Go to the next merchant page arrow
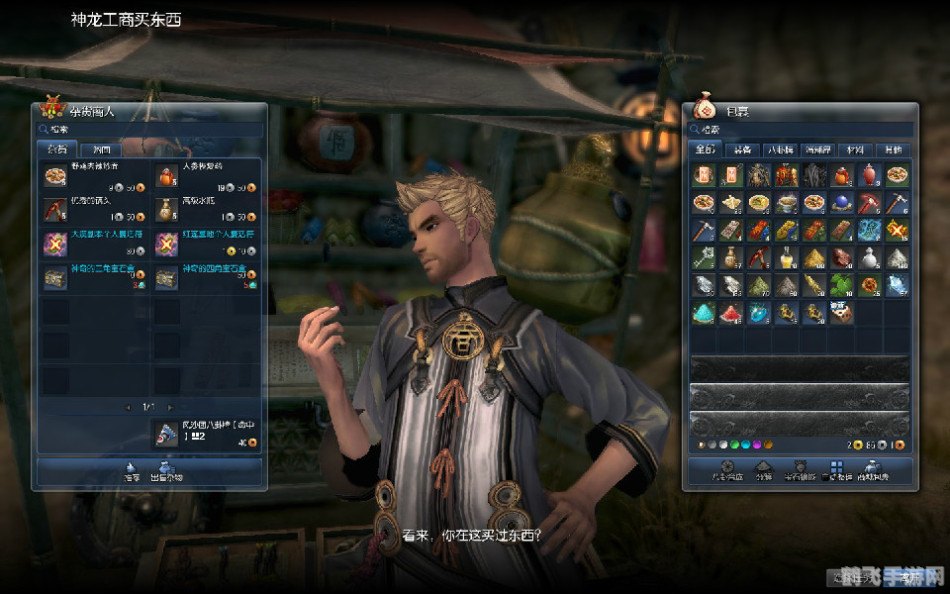 coord(171,407)
